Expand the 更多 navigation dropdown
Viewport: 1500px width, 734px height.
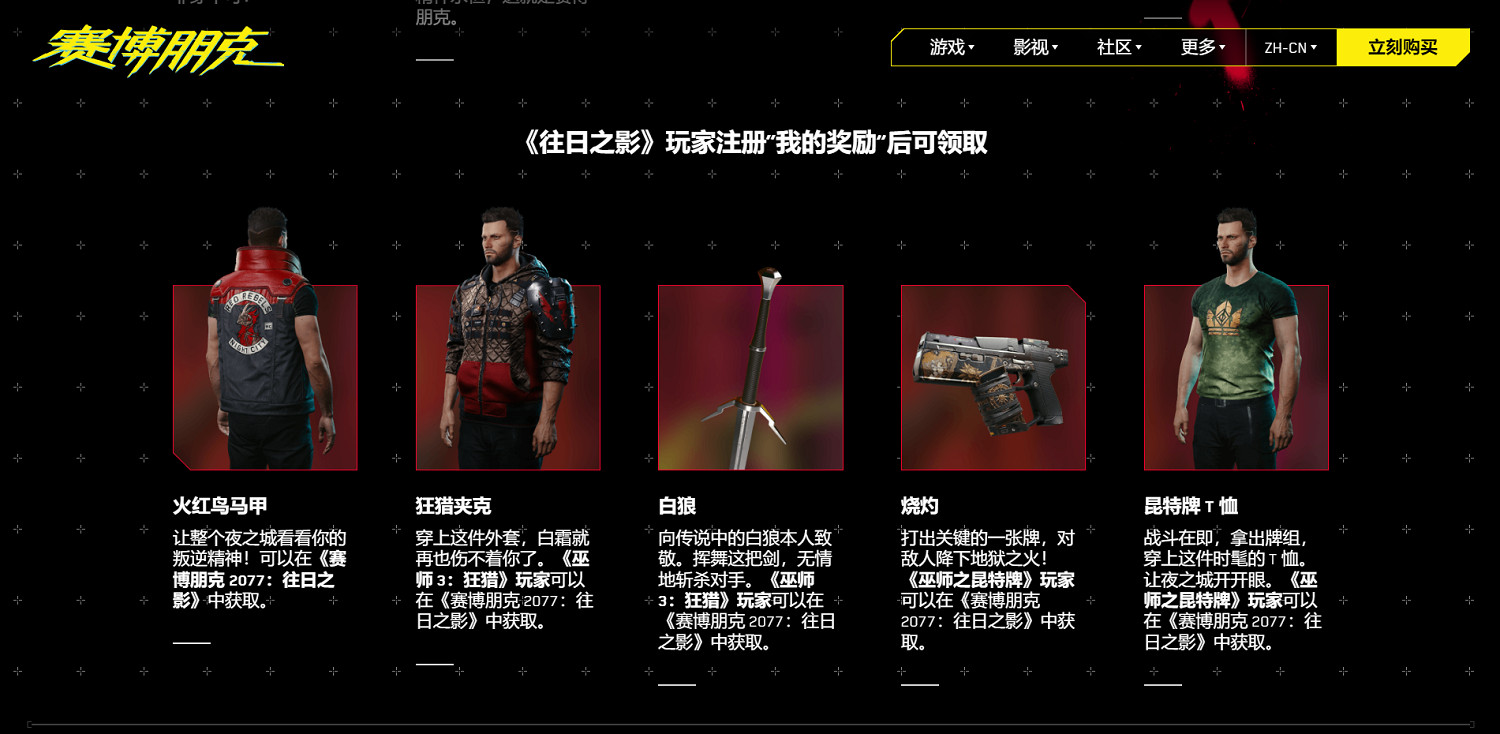coord(1203,46)
